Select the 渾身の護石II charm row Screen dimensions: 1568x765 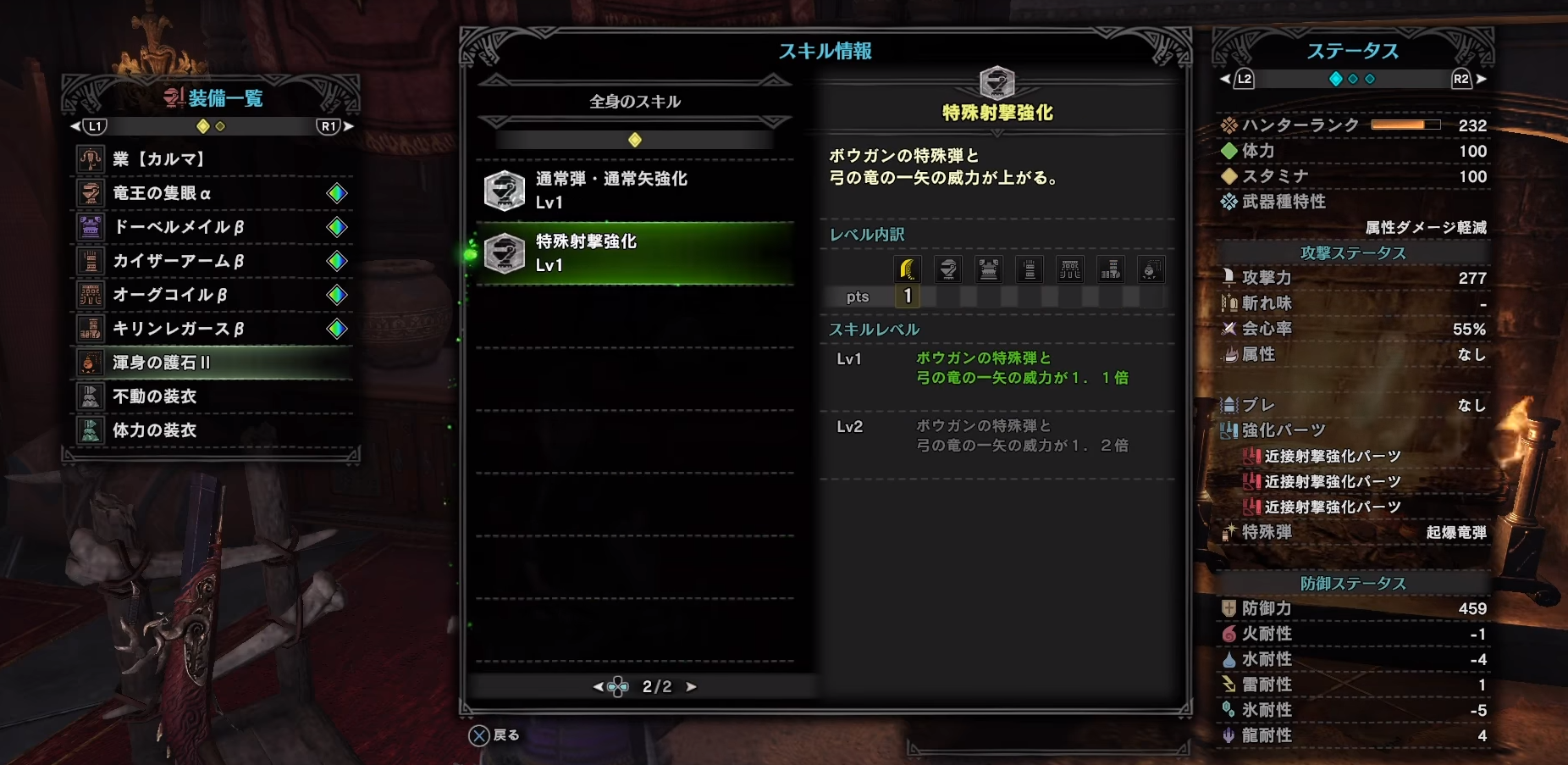(212, 363)
